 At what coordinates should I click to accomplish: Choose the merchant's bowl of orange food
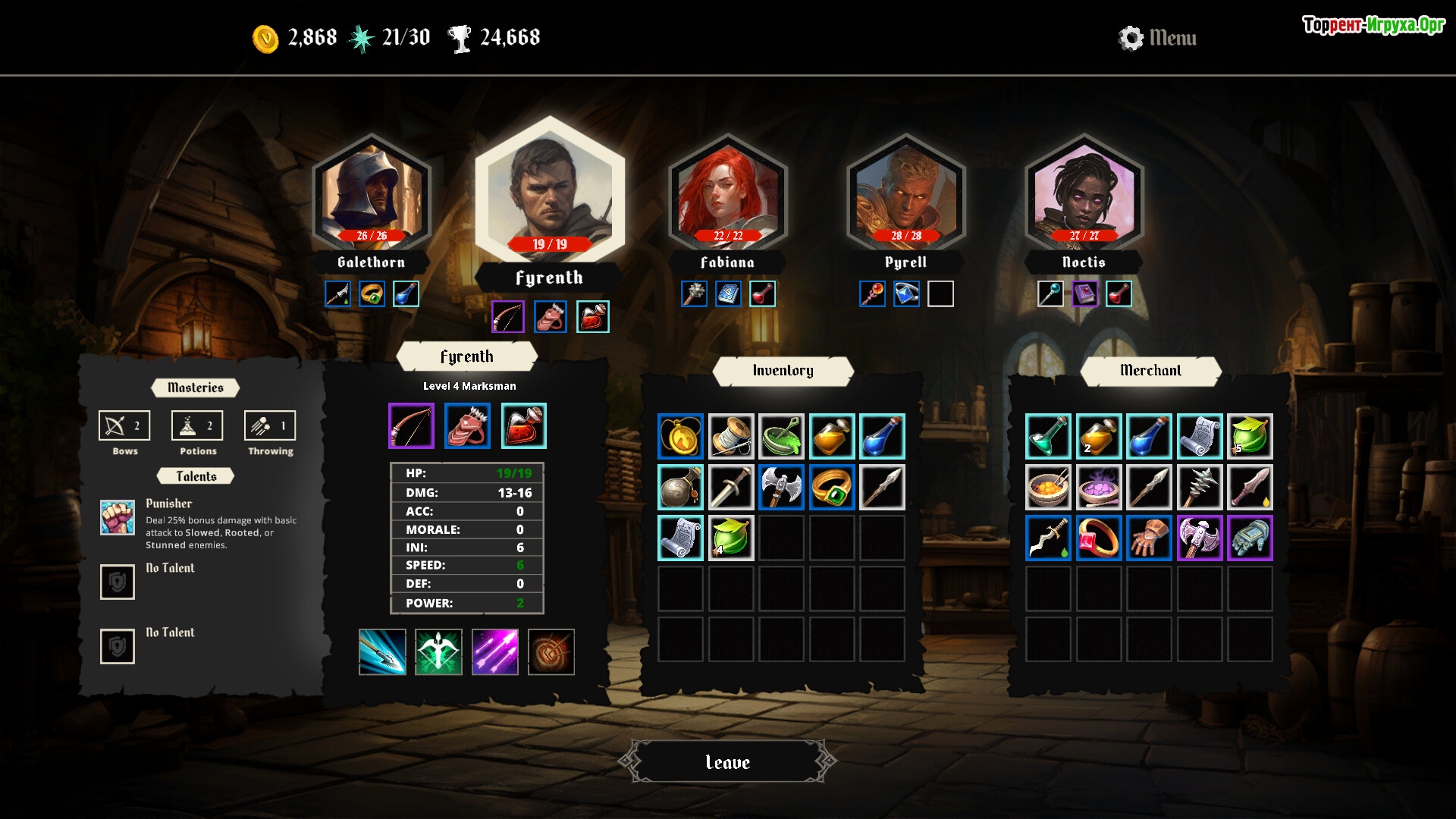pyautogui.click(x=1047, y=487)
